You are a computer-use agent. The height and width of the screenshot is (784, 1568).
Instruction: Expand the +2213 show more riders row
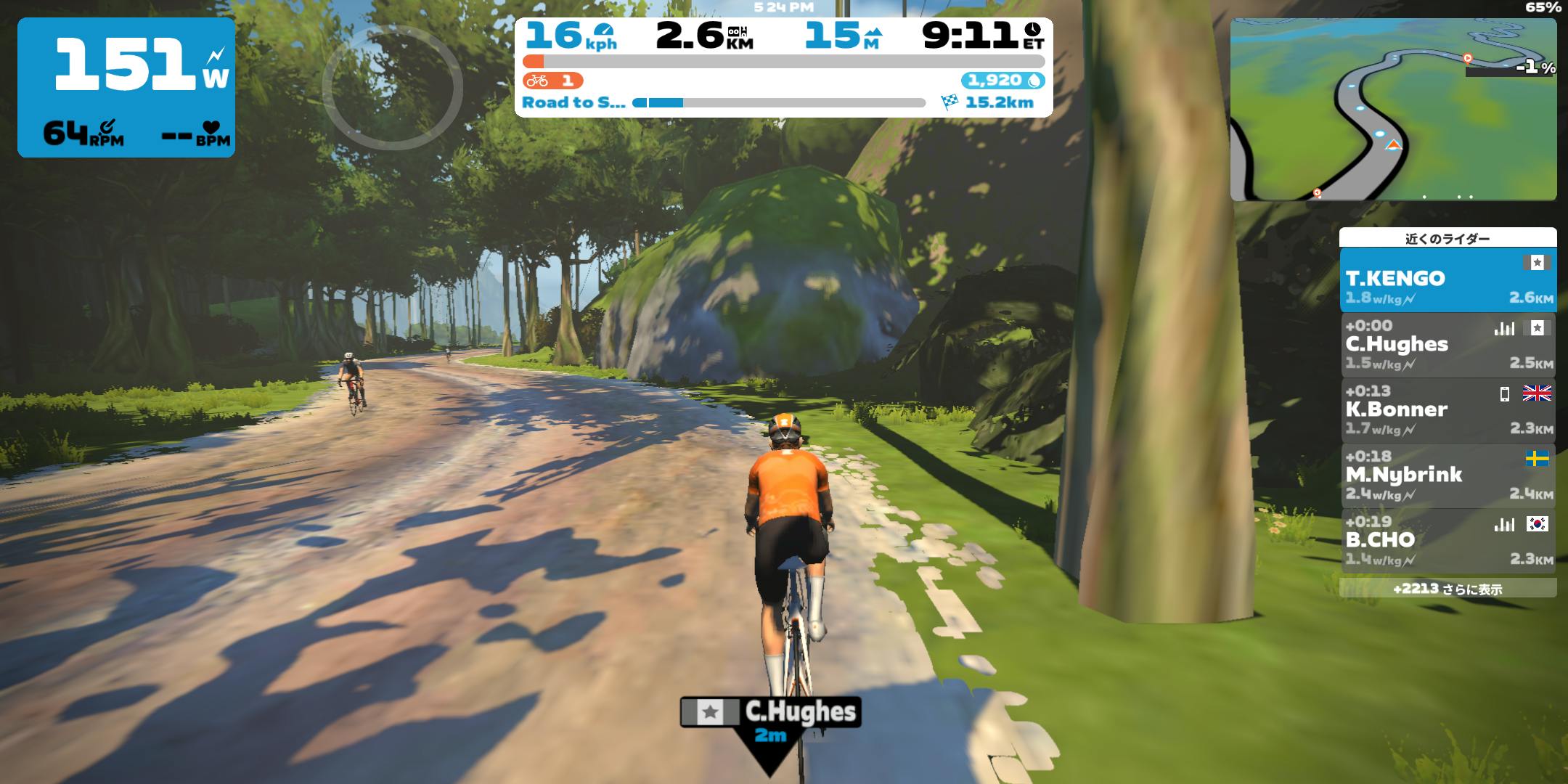coord(1447,589)
